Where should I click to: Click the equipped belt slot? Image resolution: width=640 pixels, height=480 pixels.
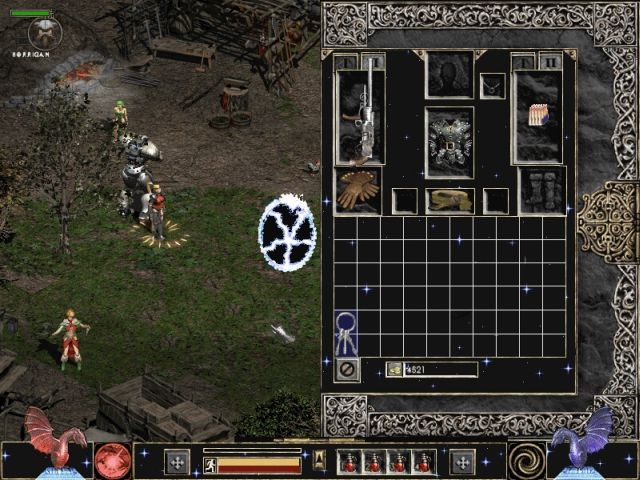tap(449, 200)
